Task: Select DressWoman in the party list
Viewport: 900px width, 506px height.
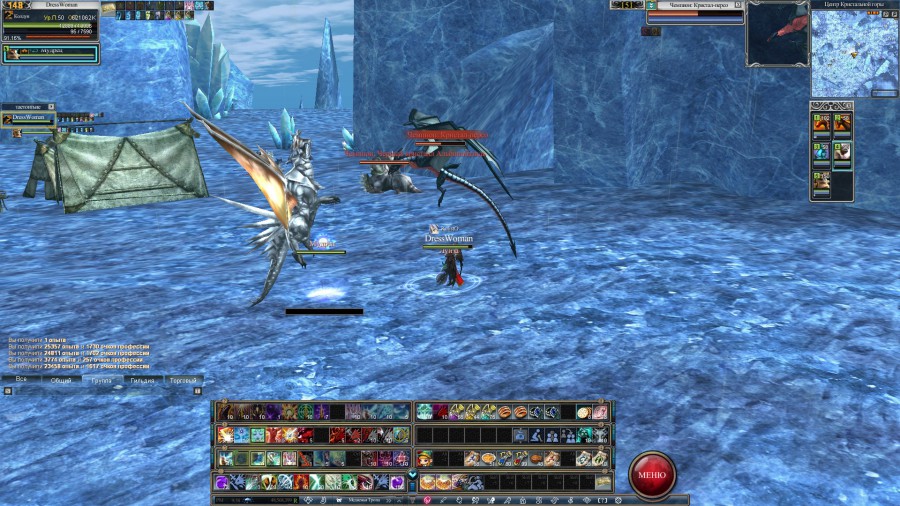Action: coord(28,118)
